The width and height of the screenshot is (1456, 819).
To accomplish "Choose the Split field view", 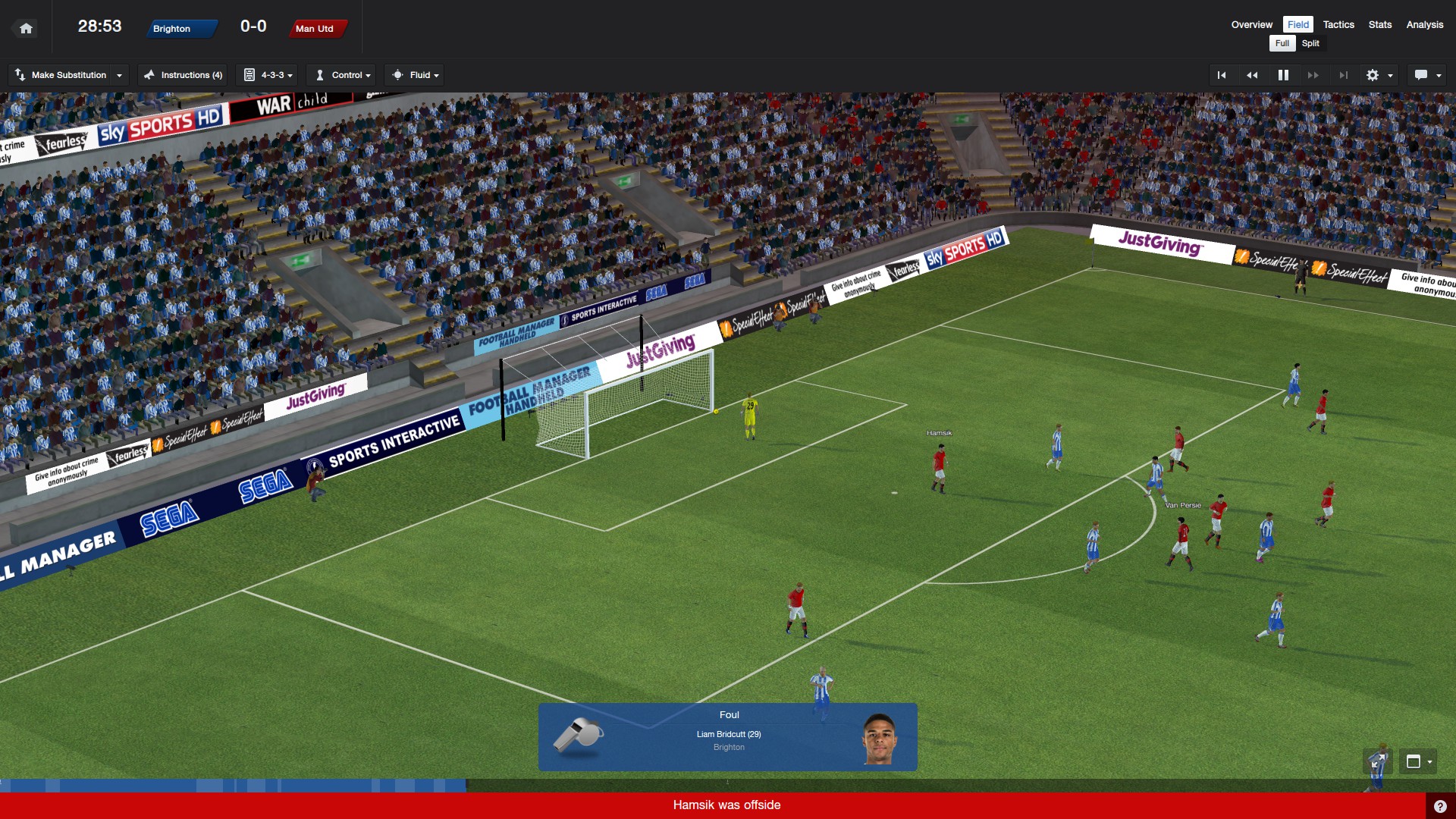I will [1310, 43].
